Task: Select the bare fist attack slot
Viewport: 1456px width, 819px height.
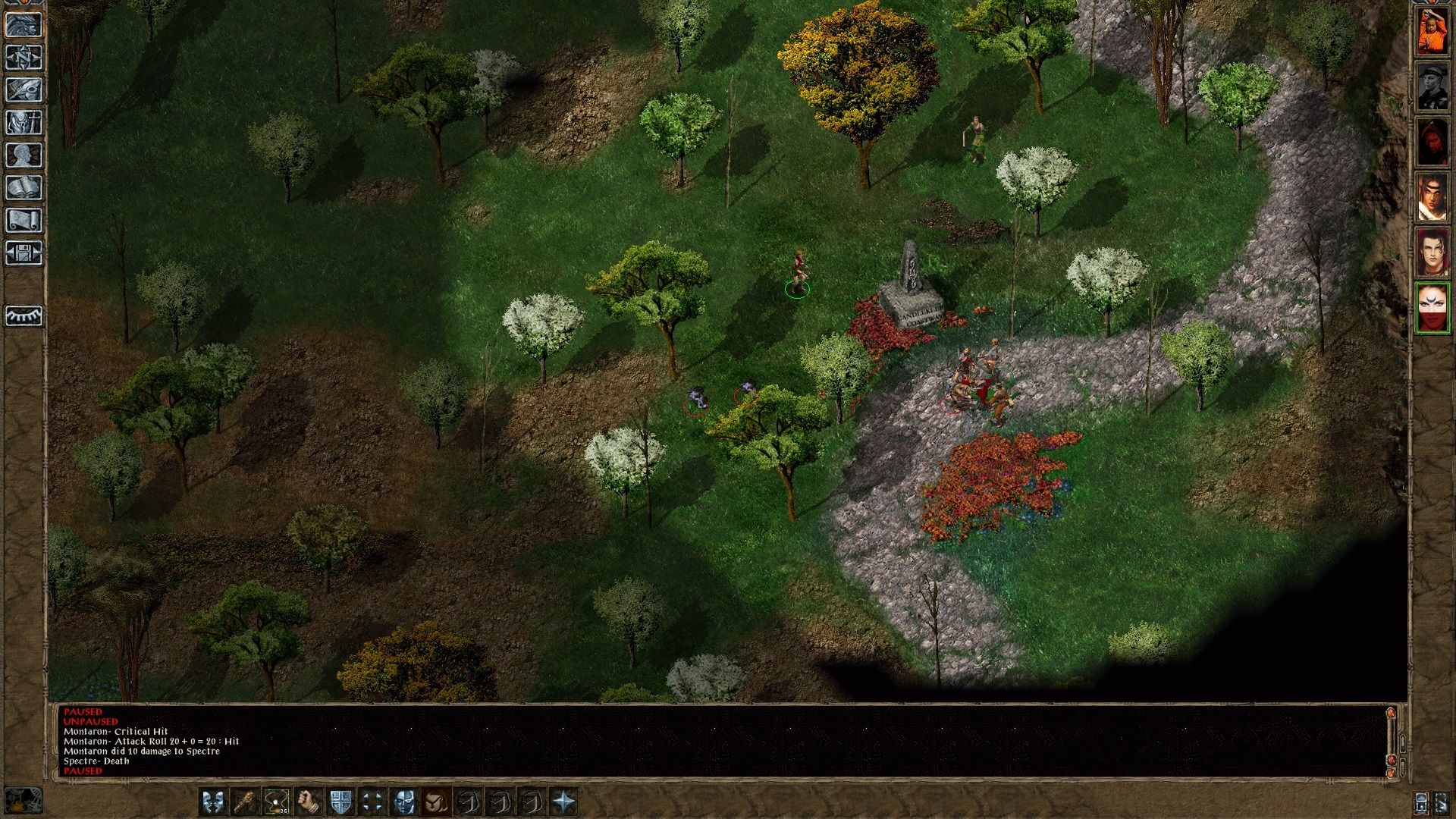Action: (x=309, y=802)
